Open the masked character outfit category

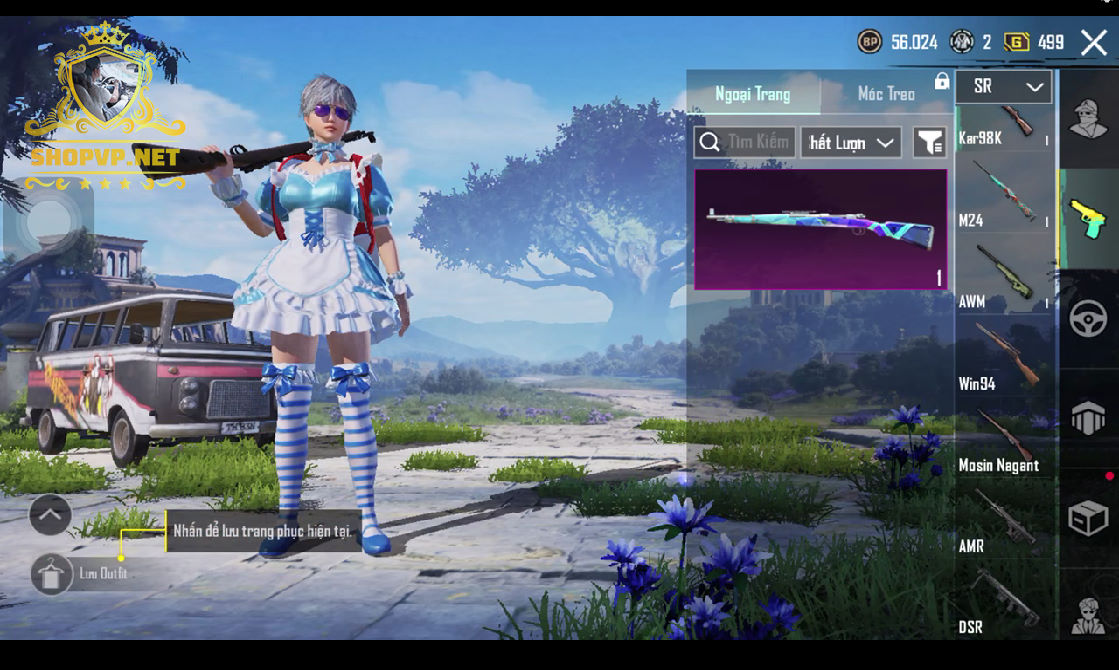coord(1088,119)
